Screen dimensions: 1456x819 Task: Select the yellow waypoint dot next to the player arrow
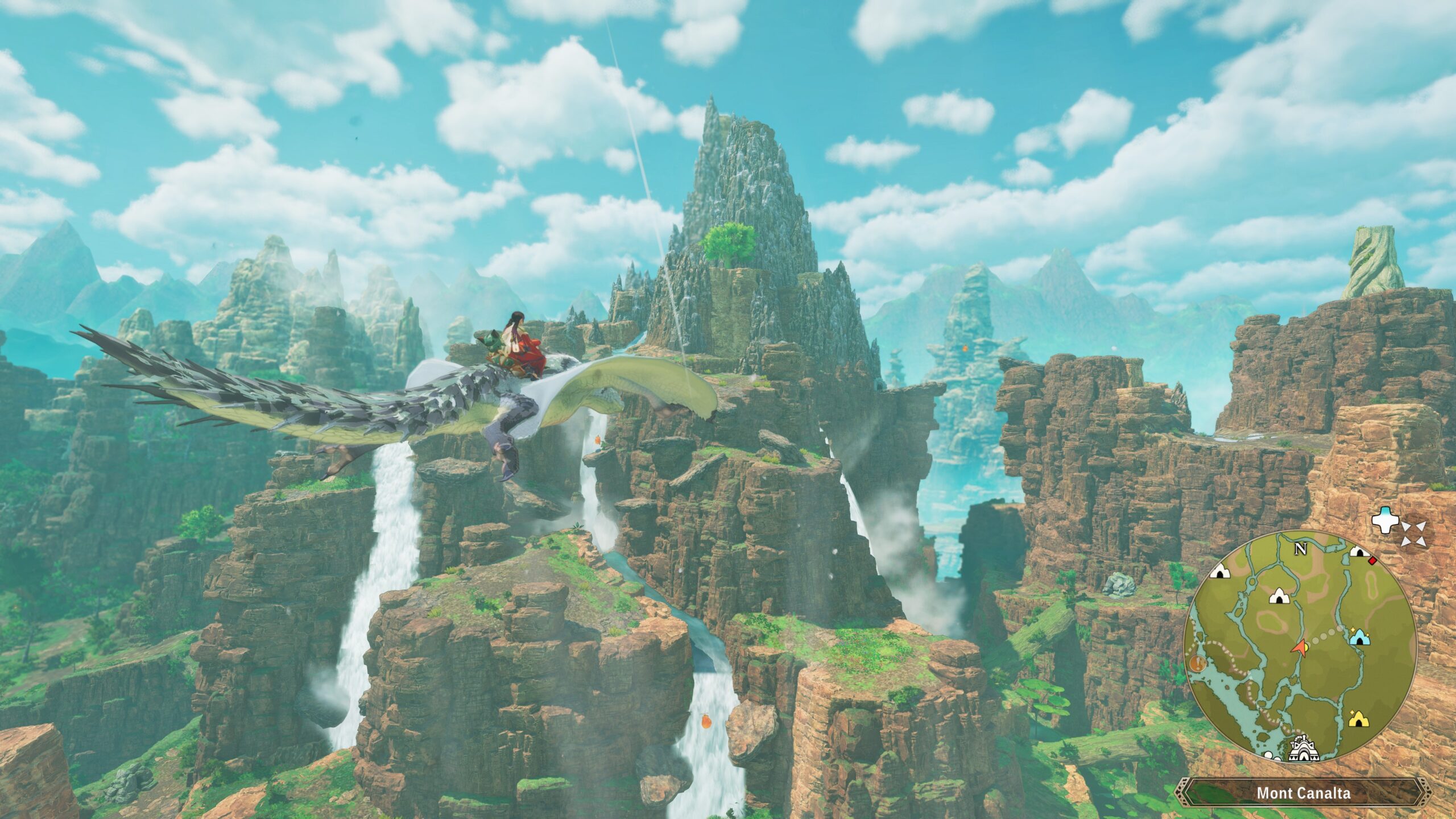coord(1307,647)
